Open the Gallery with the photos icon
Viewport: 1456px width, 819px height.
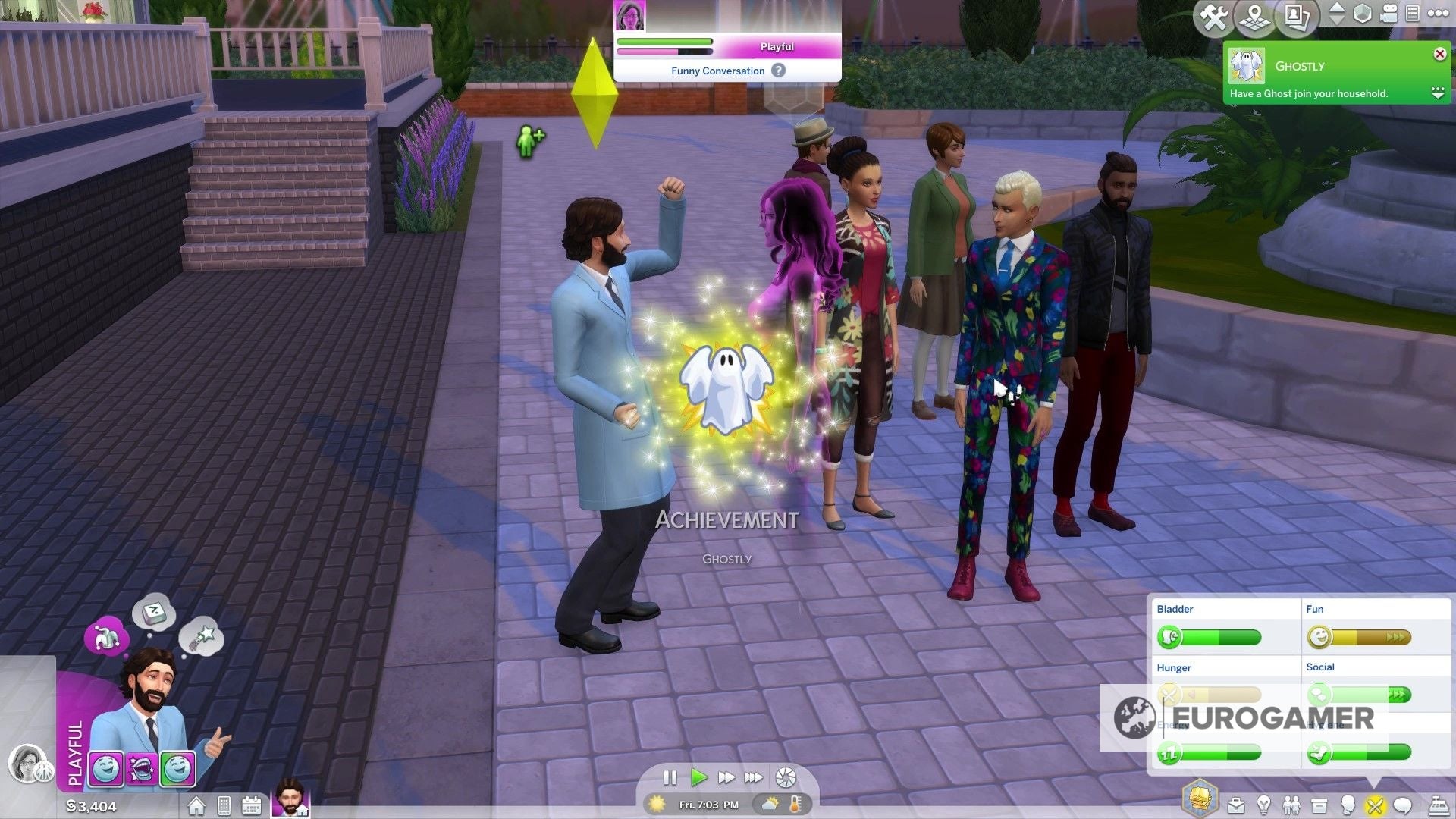click(x=1297, y=16)
